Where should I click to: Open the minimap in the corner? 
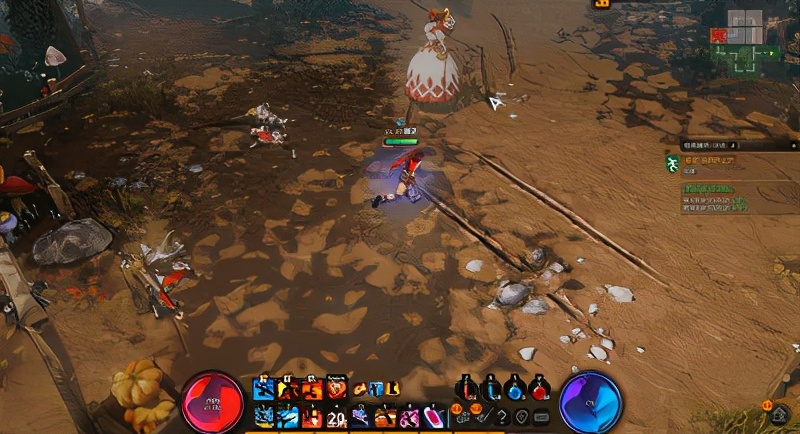(x=745, y=40)
